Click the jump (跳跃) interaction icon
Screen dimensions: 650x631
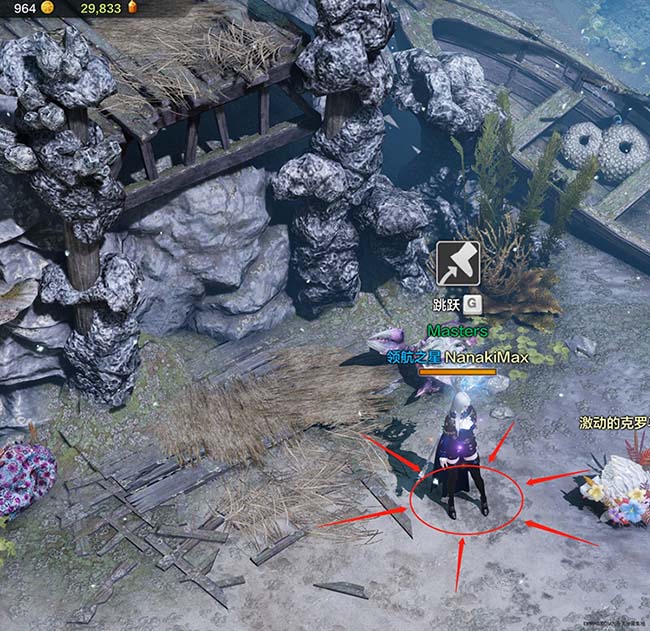(x=457, y=264)
